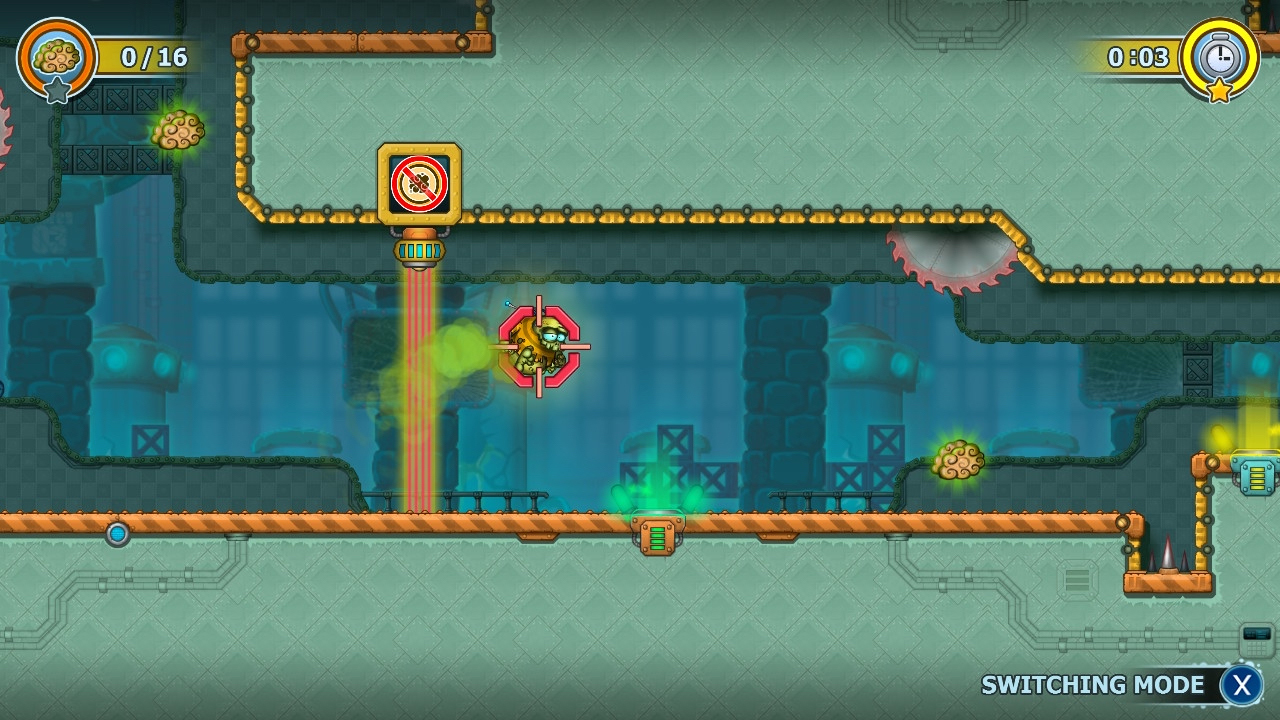This screenshot has height=720, width=1280.
Task: Click the brain collectible near the right wall
Action: [x=961, y=460]
